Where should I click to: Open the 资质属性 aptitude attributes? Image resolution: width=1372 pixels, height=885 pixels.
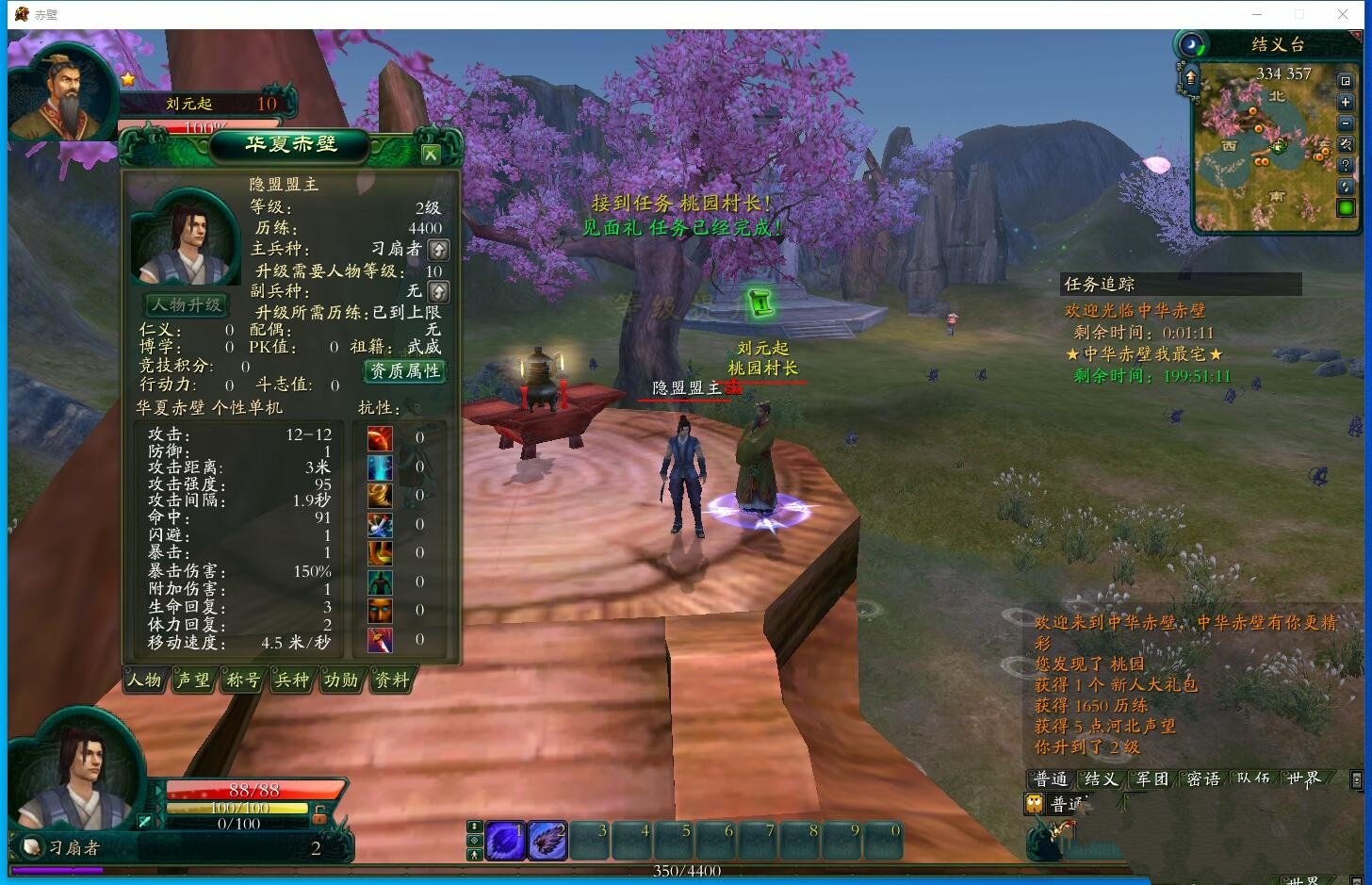click(405, 371)
